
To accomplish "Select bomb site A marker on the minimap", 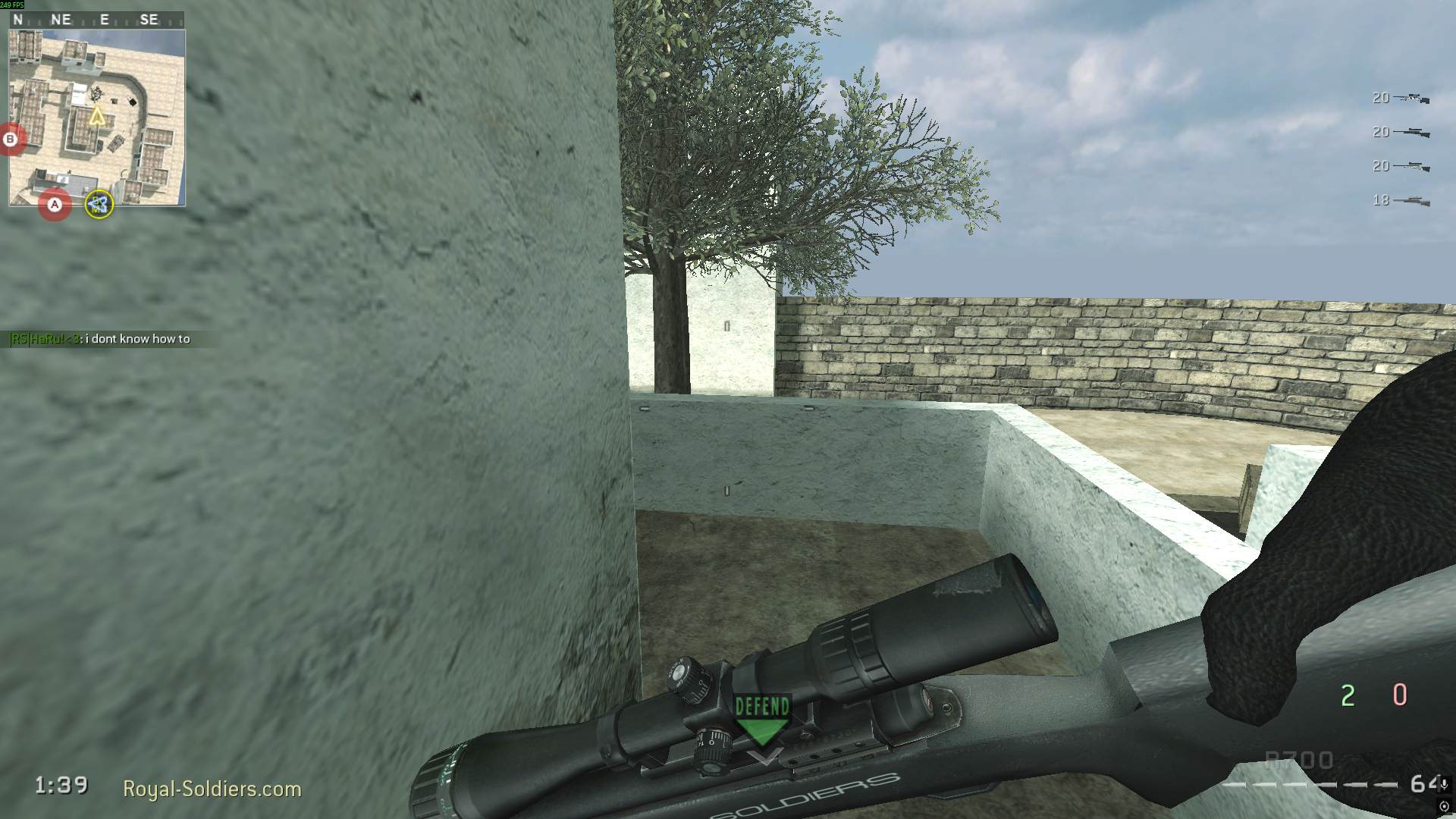I will point(54,203).
